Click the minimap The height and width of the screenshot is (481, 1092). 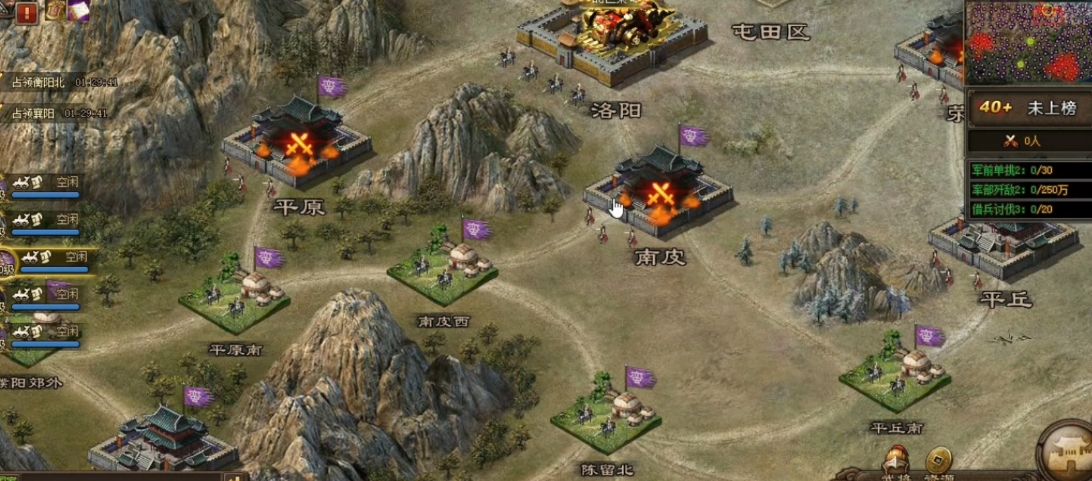pos(1029,41)
